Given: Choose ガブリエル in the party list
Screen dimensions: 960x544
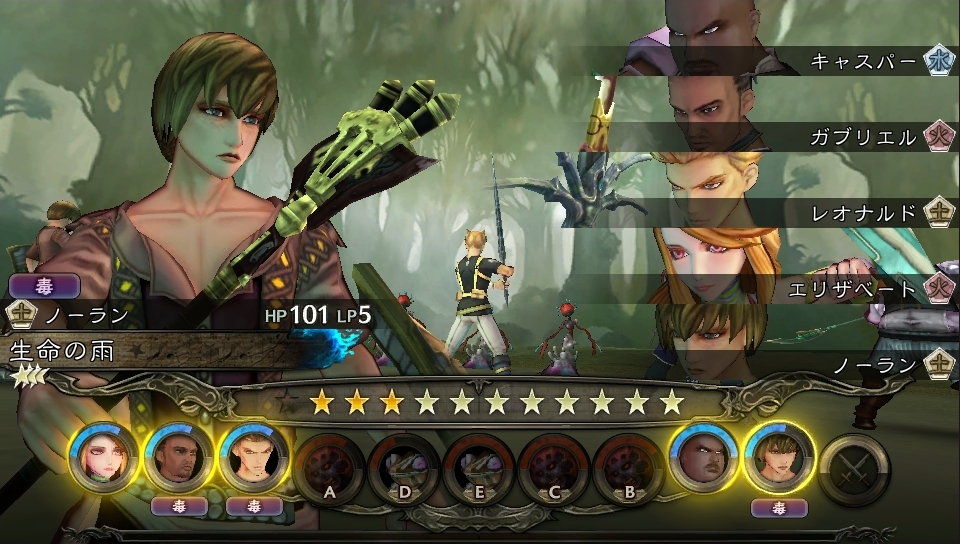Looking at the screenshot, I should click(863, 137).
